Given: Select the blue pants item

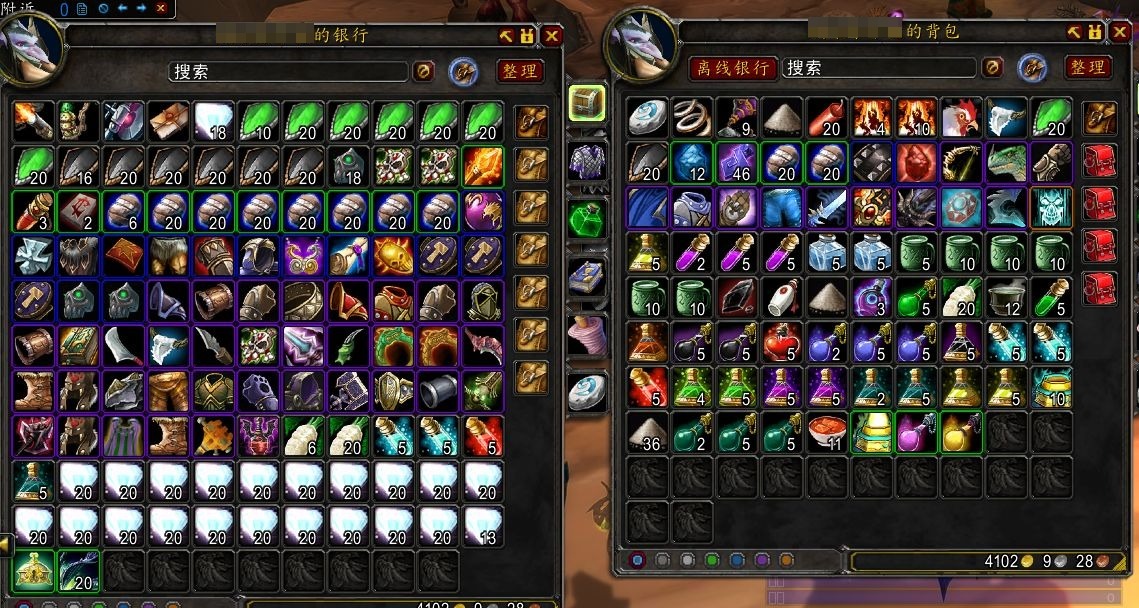Looking at the screenshot, I should tap(783, 207).
